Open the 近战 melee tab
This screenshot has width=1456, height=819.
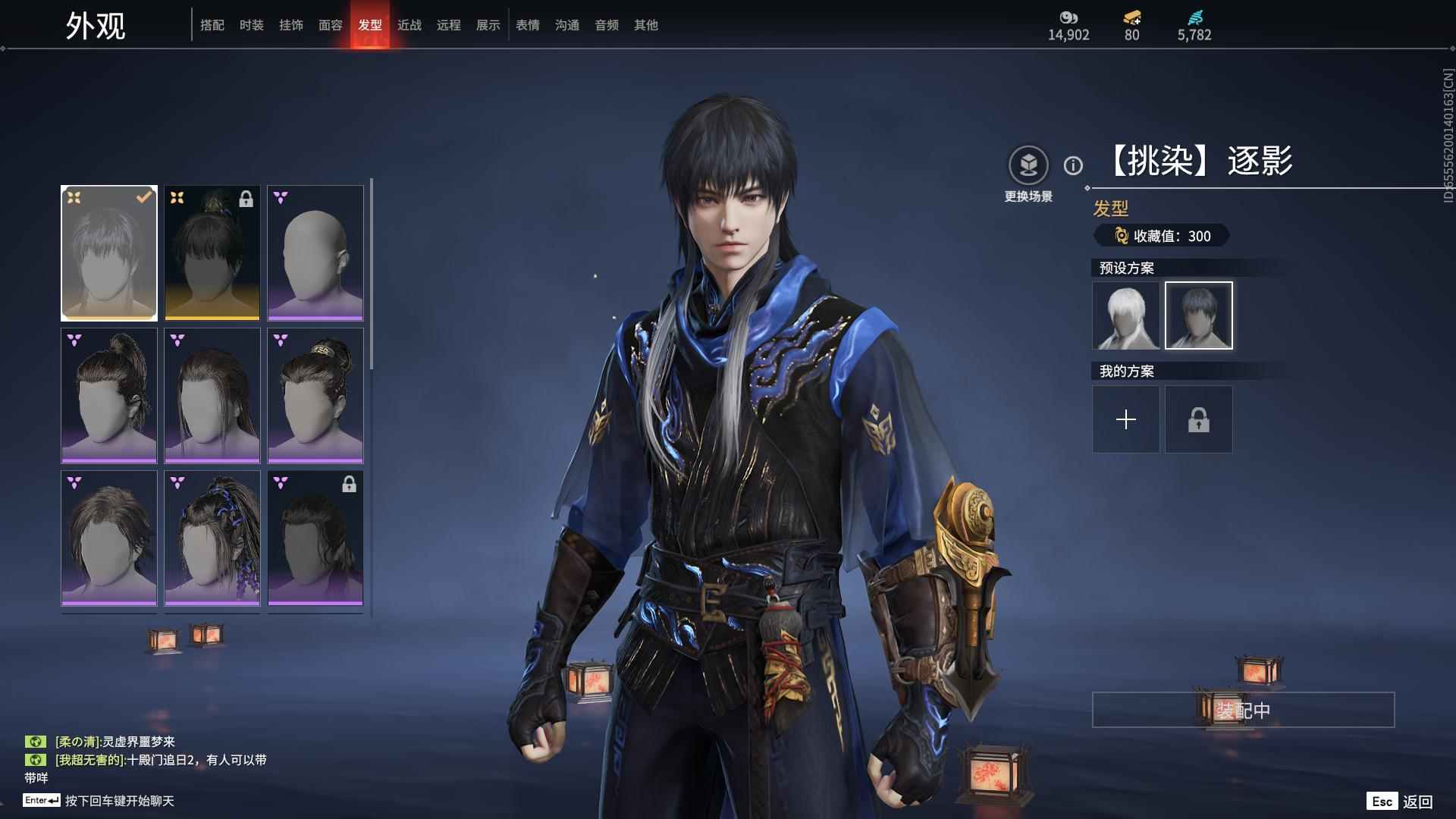coord(409,25)
